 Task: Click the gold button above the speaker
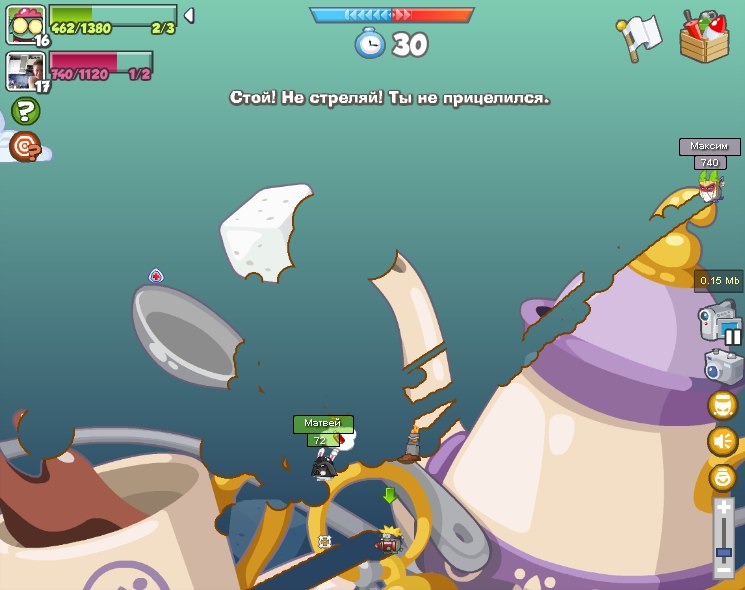(x=722, y=405)
